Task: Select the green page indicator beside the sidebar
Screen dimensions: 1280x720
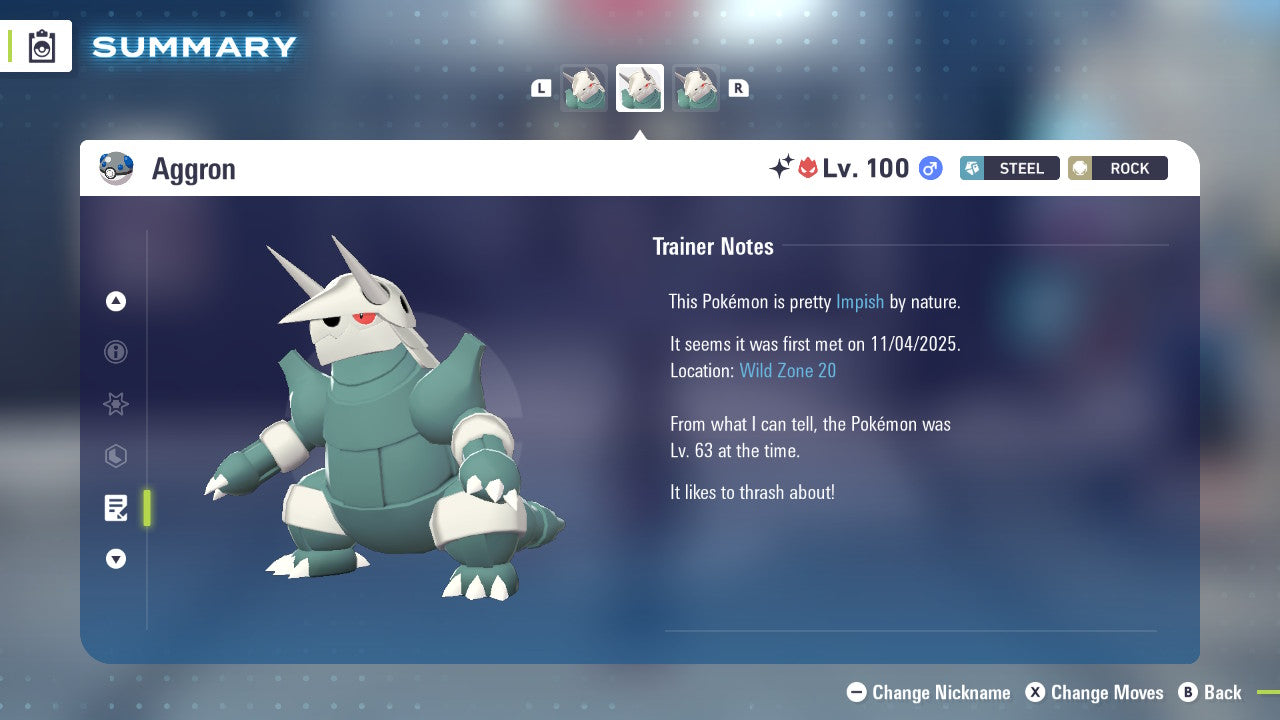Action: (147, 508)
